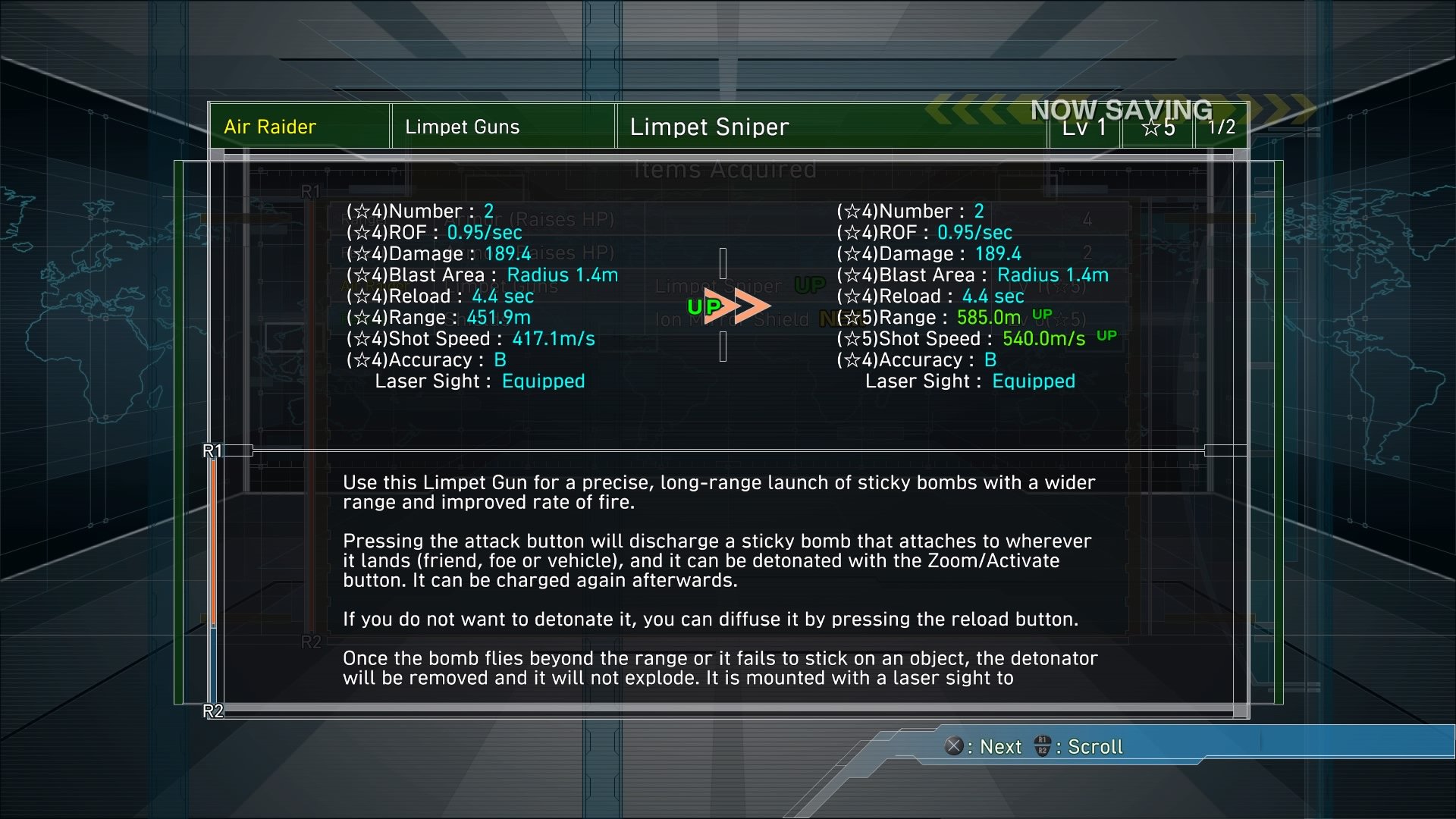Viewport: 1456px width, 819px height.
Task: Open the Limpet Guns category tab
Action: [463, 127]
